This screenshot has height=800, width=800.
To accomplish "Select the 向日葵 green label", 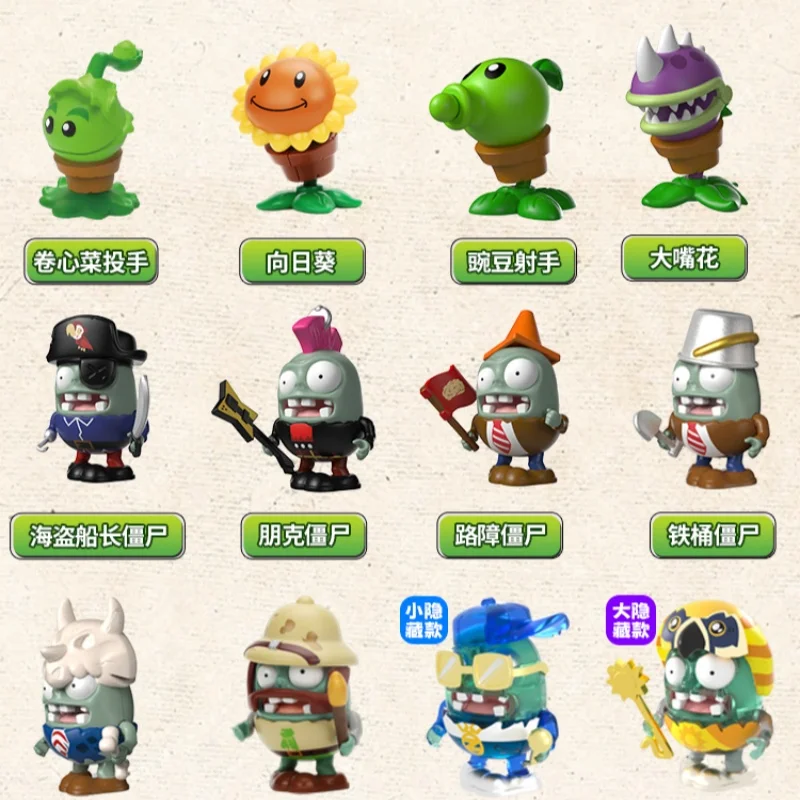I will click(302, 262).
